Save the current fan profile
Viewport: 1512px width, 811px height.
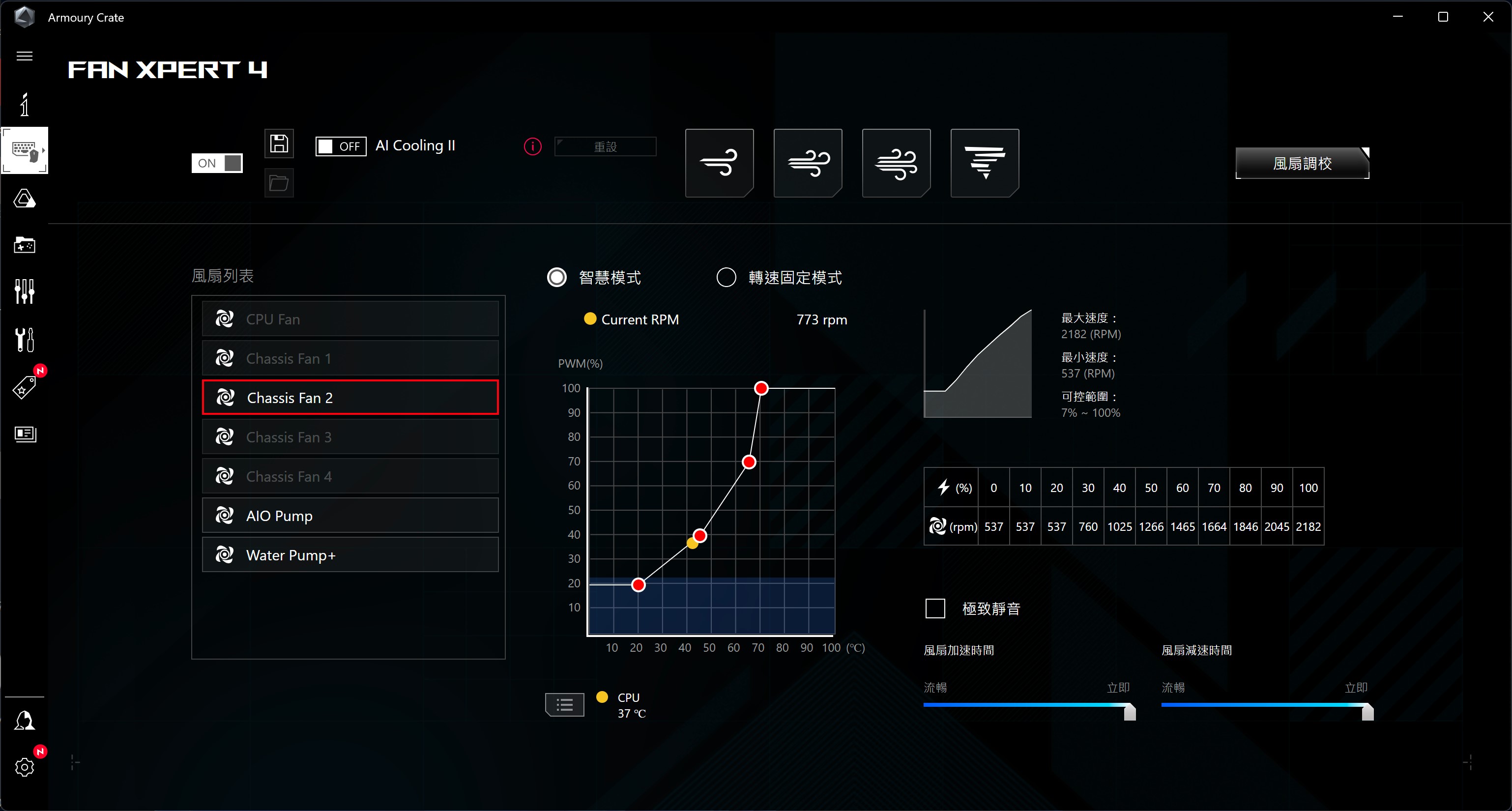pyautogui.click(x=278, y=143)
